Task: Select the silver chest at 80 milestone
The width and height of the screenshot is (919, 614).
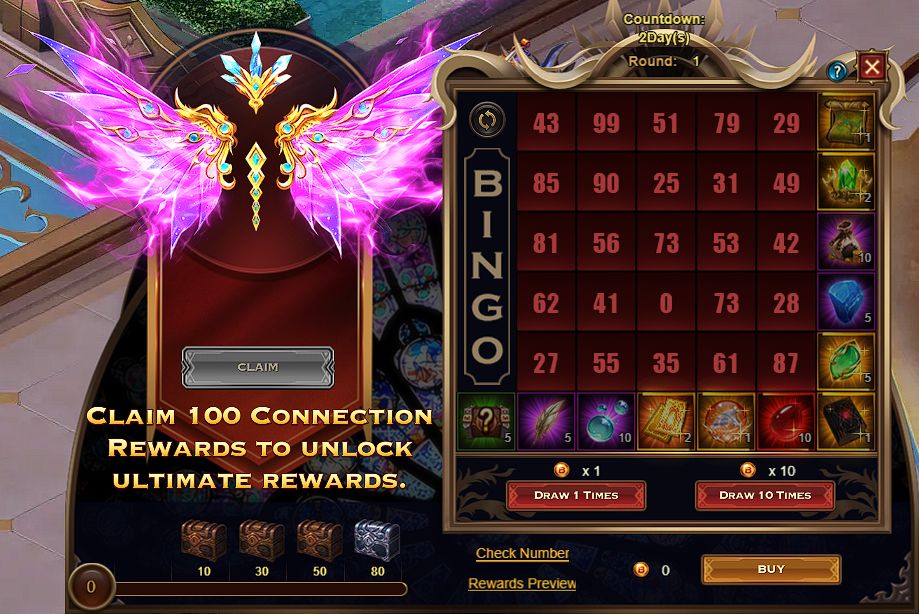Action: (376, 541)
